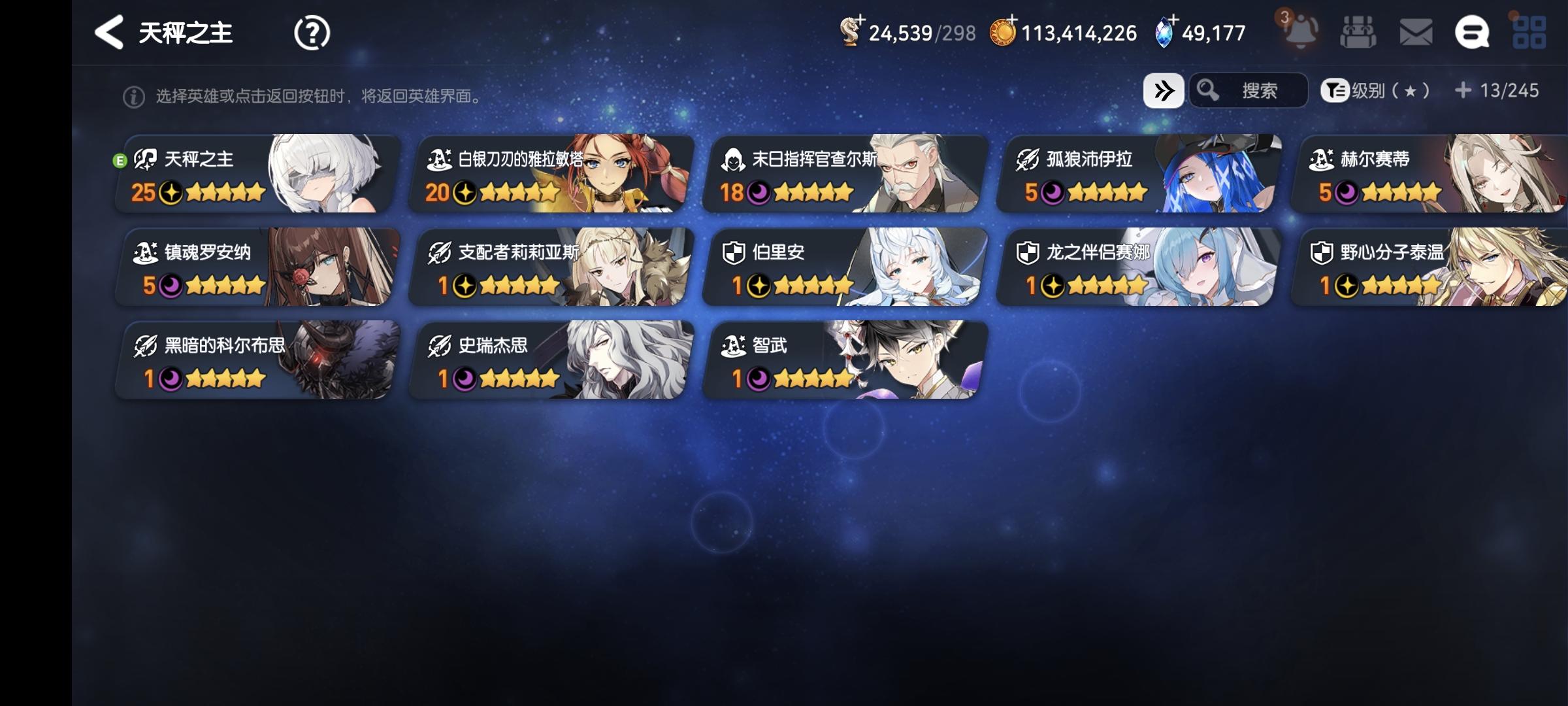Viewport: 1568px width, 706px height.
Task: Open the inventory backpack icon
Action: [x=1358, y=31]
